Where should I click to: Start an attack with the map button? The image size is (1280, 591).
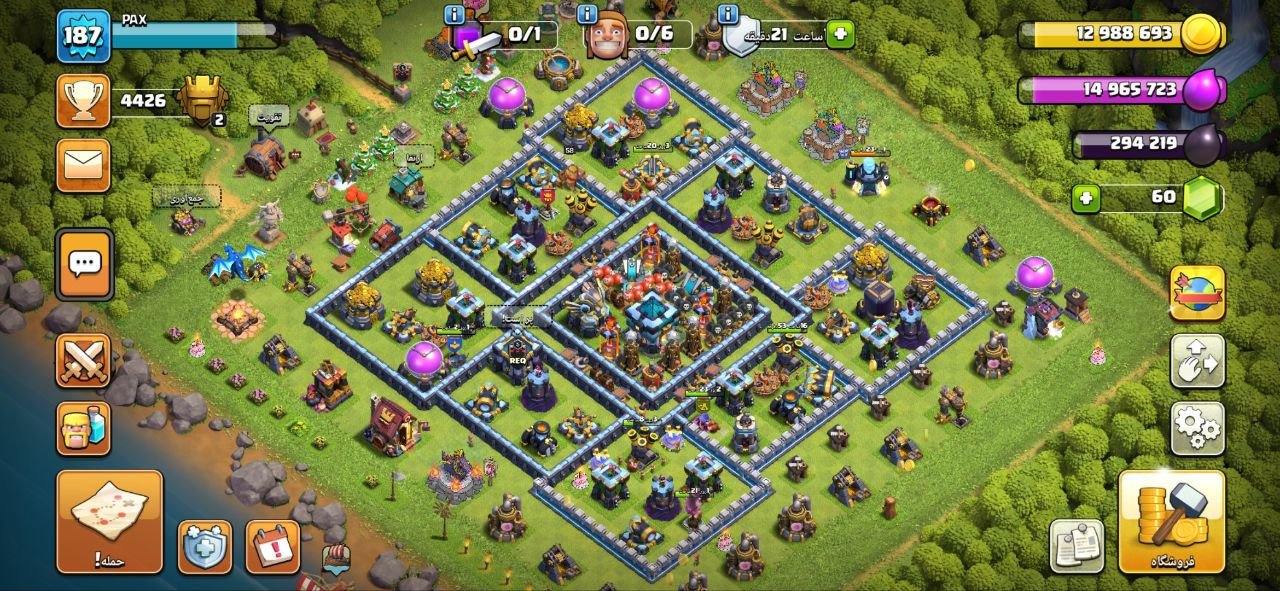pos(109,521)
